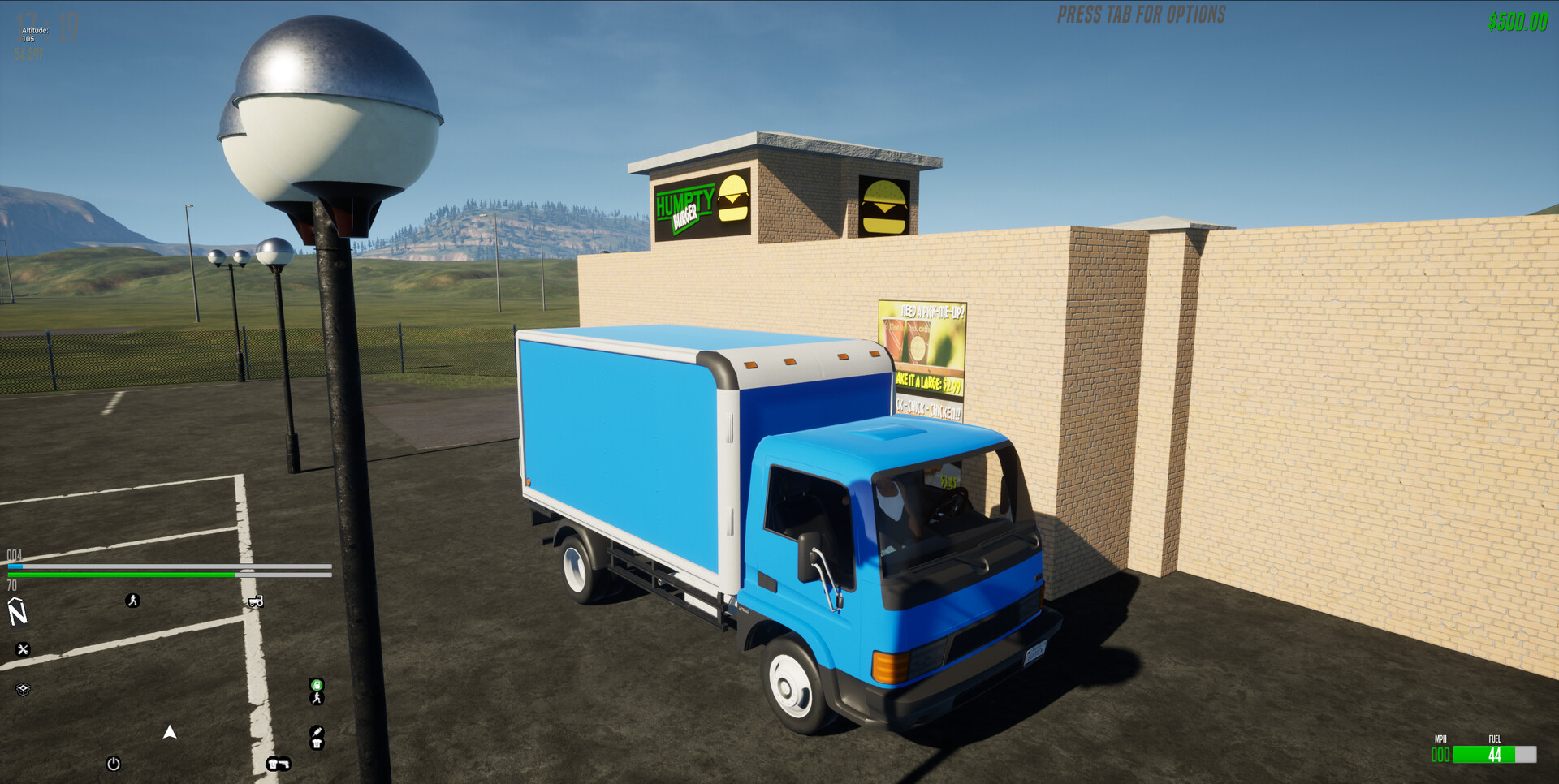Open the options via PRESS TAB prompt
Viewport: 1559px width, 784px height.
click(1140, 14)
